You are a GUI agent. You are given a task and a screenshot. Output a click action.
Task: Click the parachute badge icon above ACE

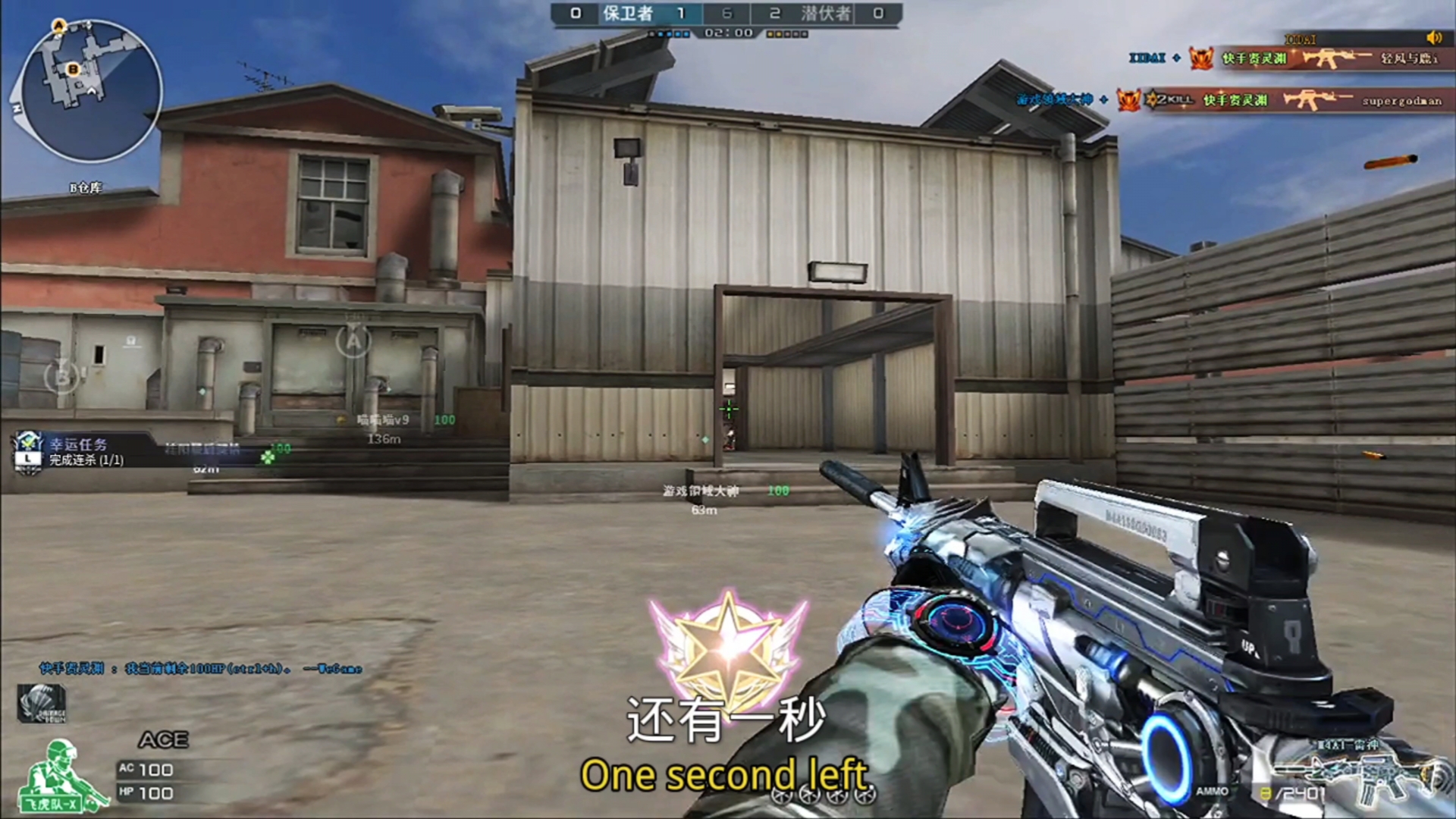(42, 702)
